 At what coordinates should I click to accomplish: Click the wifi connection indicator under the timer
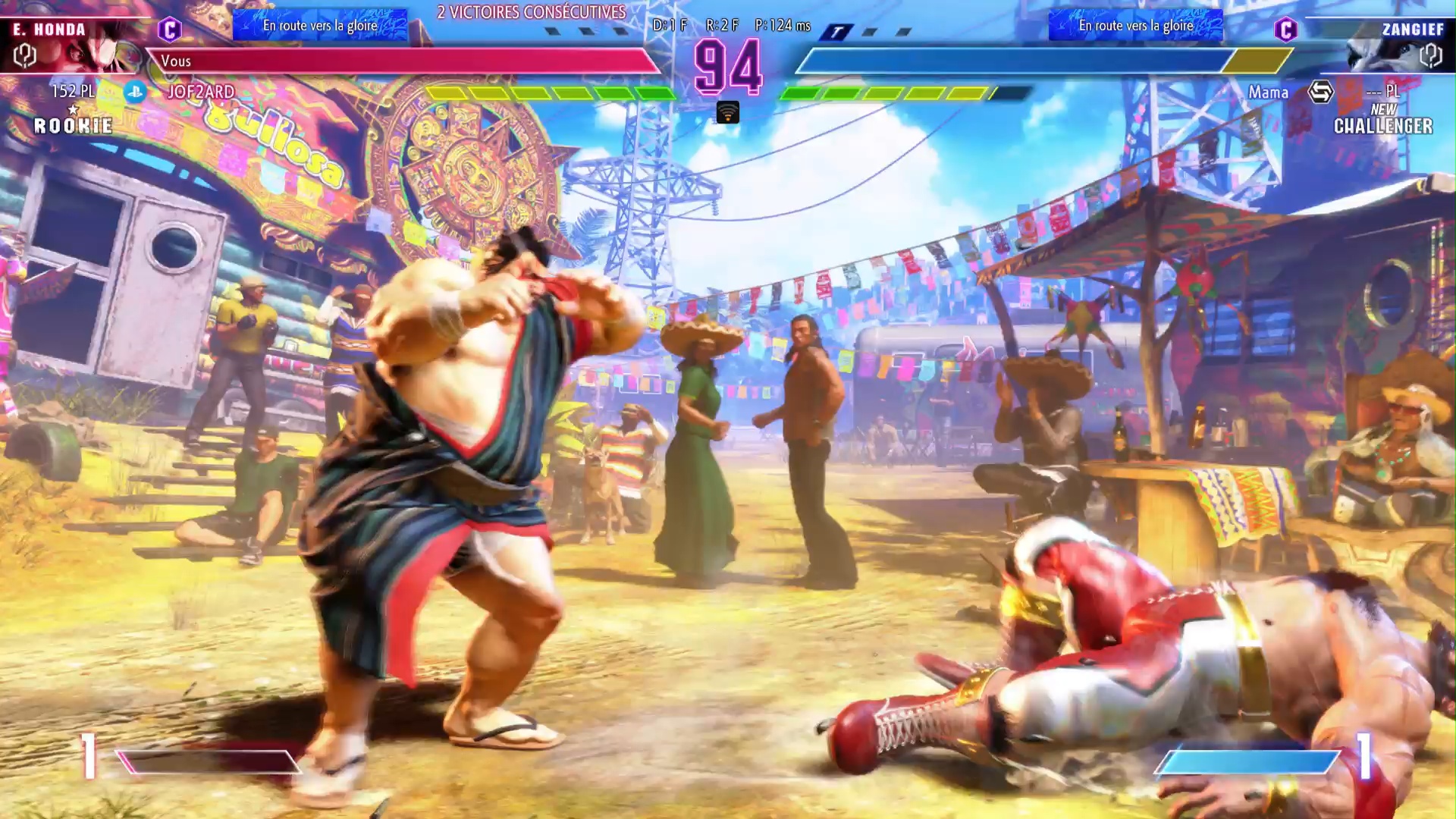point(727,113)
